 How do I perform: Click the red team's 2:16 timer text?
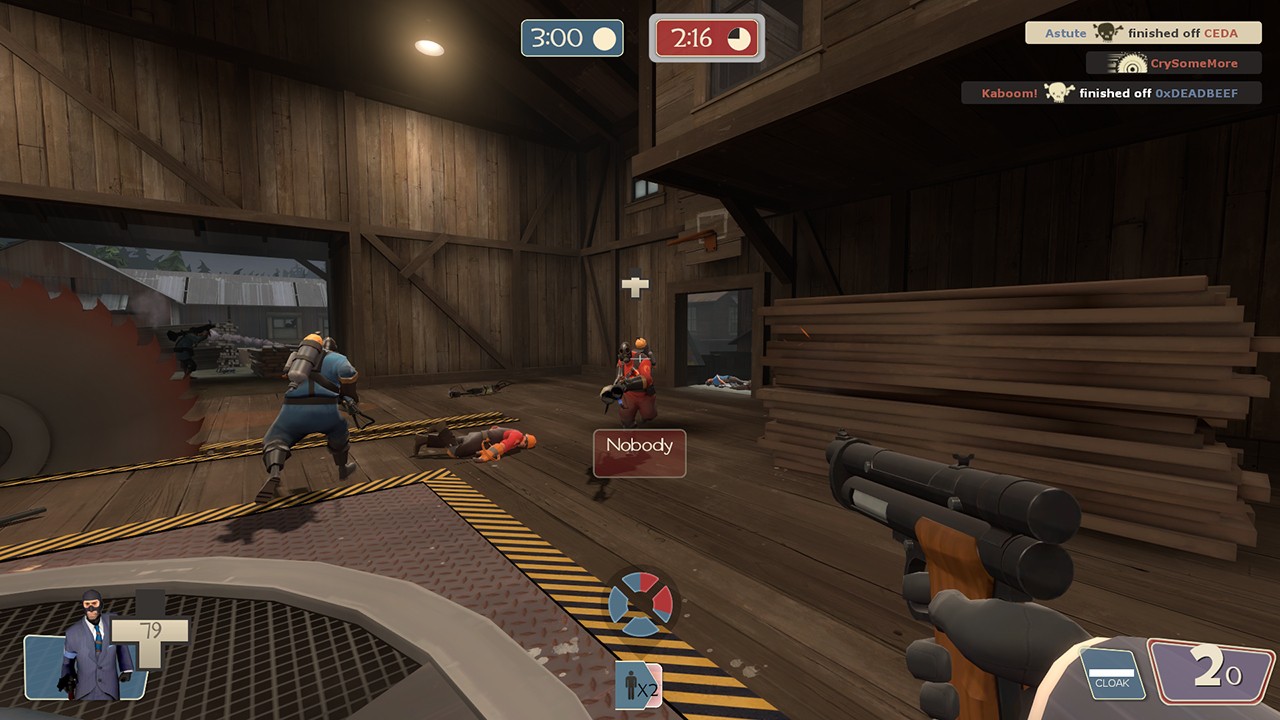pos(694,38)
